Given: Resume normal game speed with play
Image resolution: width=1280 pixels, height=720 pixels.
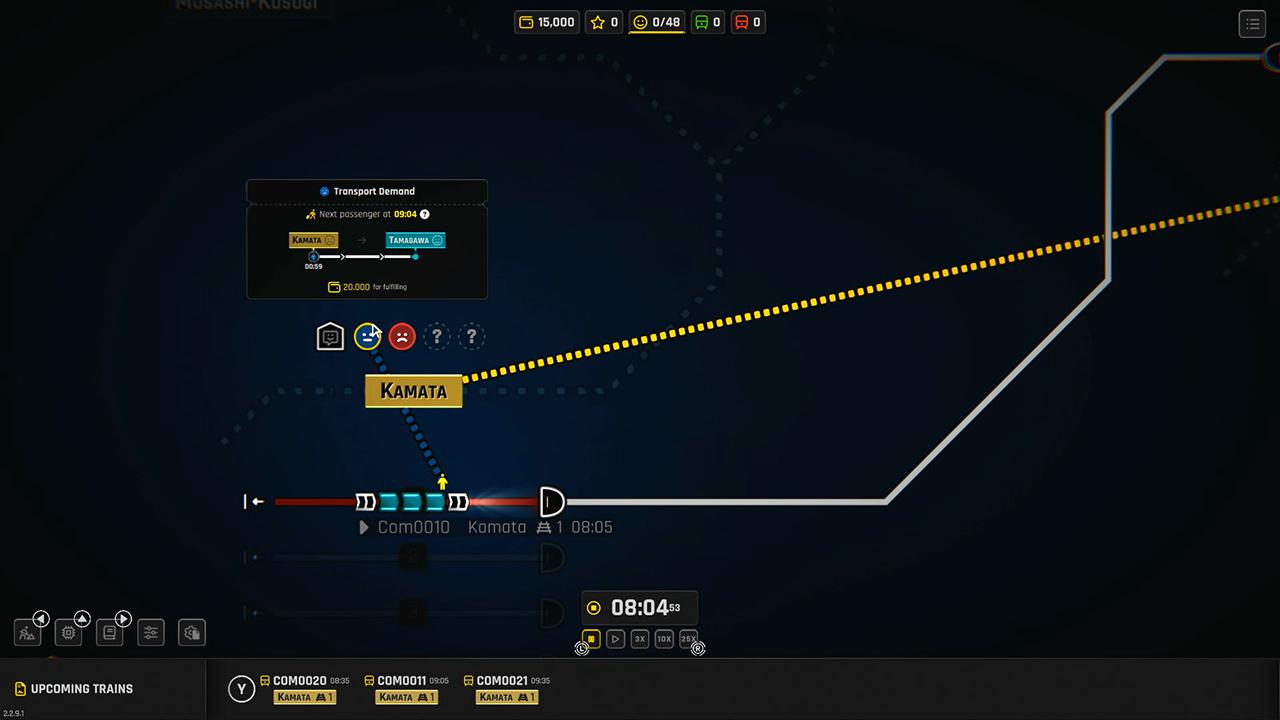Looking at the screenshot, I should pyautogui.click(x=615, y=638).
